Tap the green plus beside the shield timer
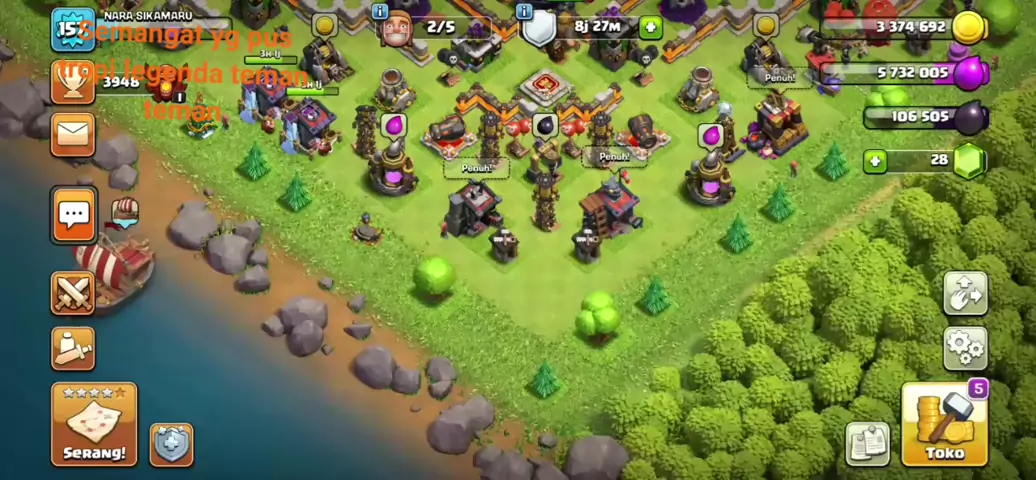 (650, 27)
